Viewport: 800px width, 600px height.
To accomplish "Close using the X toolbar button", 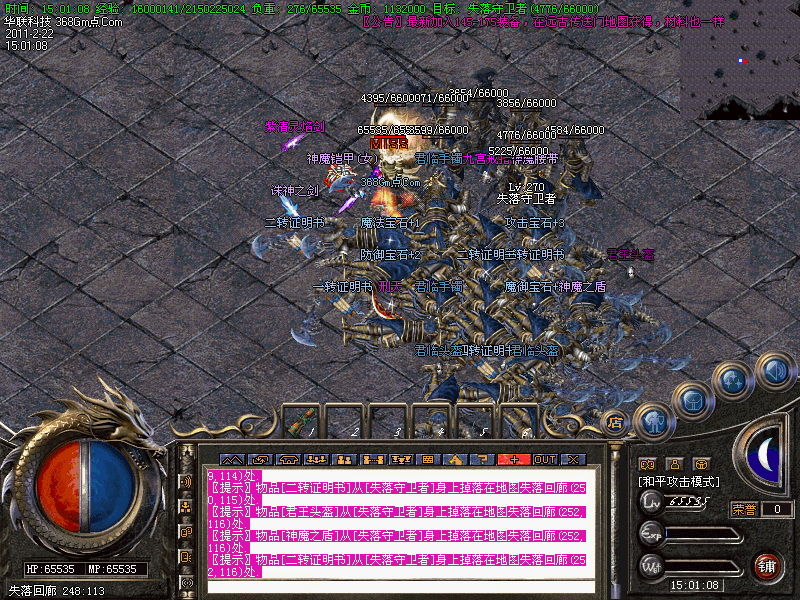I will coord(573,460).
